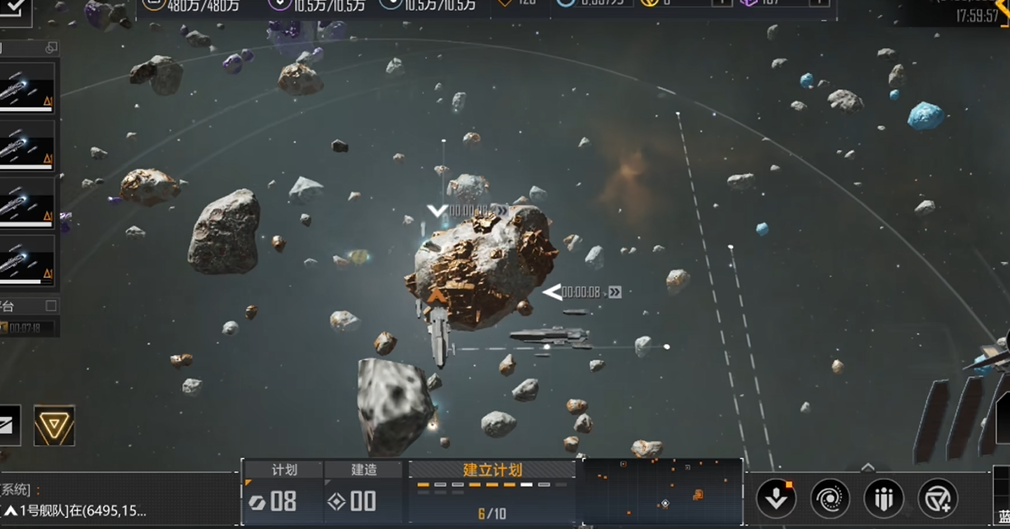Click the white down-chevron marker above the asteroid
The image size is (1010, 529).
437,210
